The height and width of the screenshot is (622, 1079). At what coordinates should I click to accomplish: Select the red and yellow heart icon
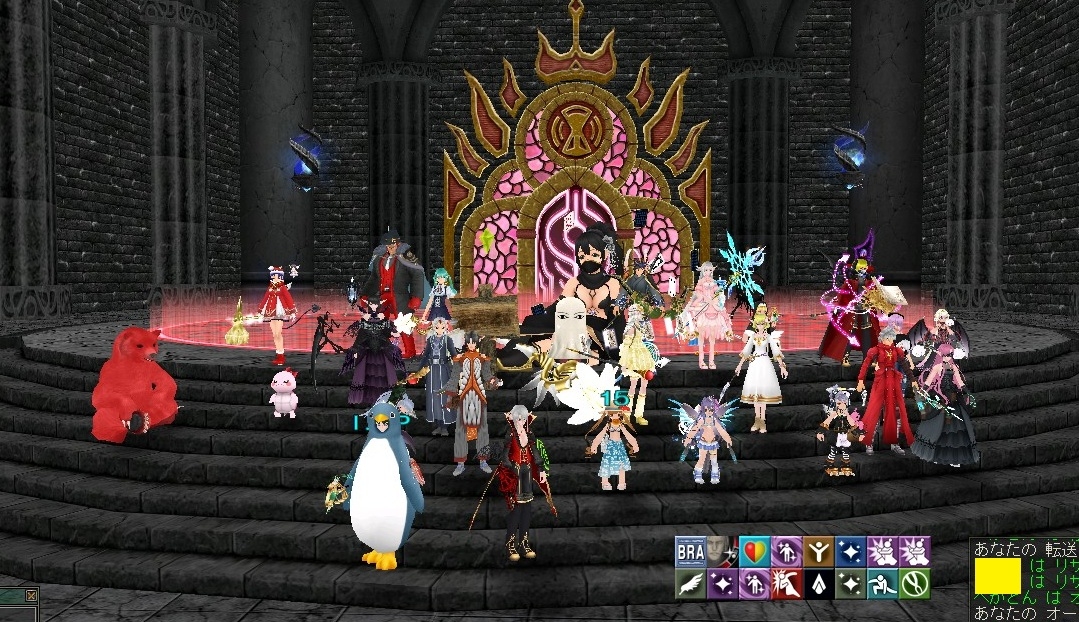tap(754, 552)
